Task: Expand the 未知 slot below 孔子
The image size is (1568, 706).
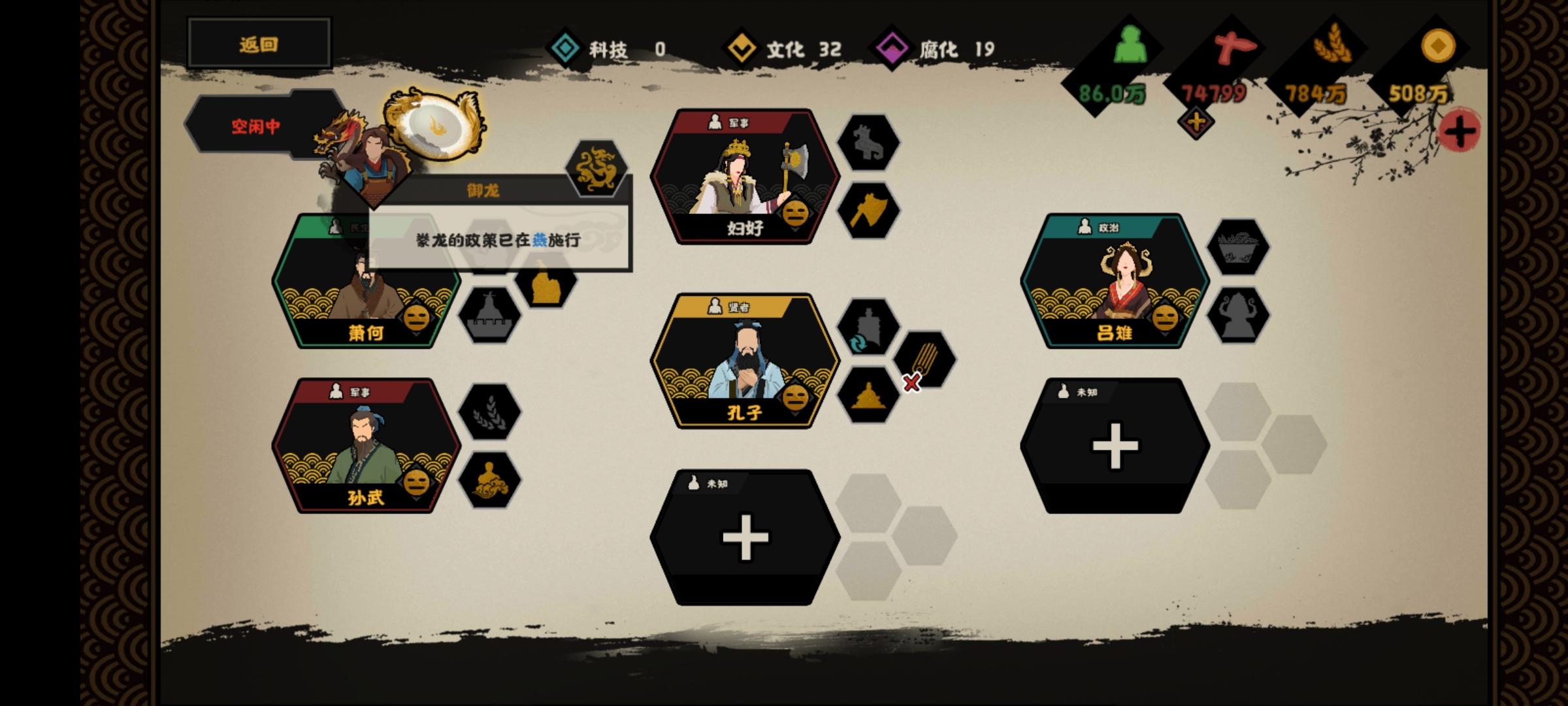Action: click(x=744, y=537)
